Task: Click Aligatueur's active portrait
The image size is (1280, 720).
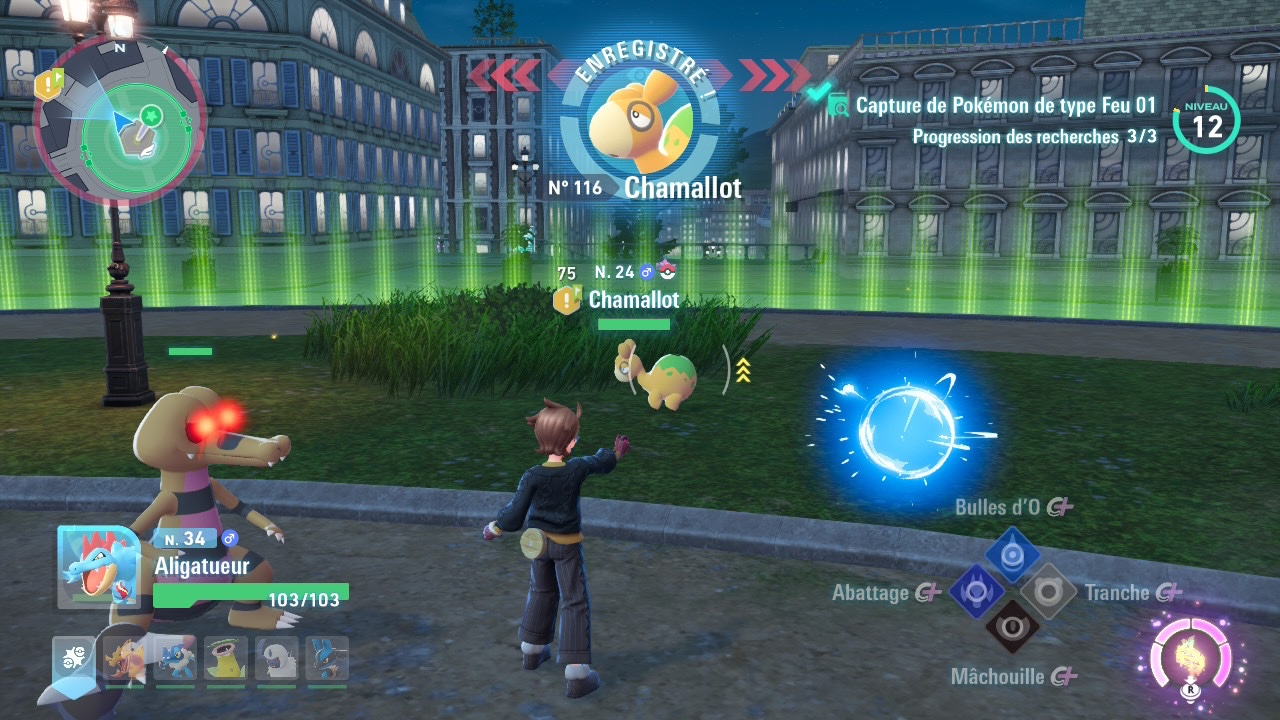Action: pyautogui.click(x=96, y=565)
